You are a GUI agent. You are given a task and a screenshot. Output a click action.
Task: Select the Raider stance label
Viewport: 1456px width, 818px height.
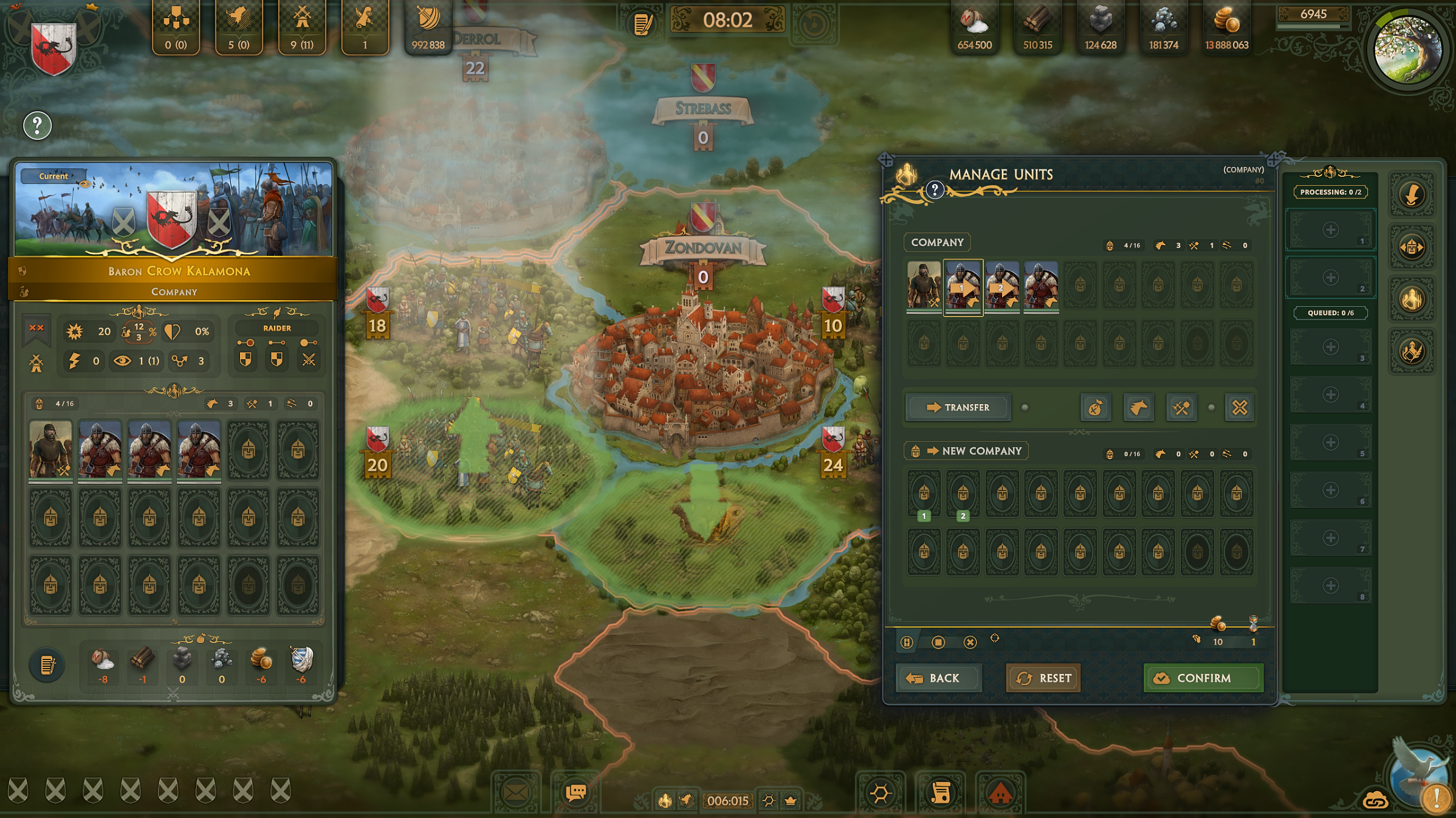coord(277,328)
